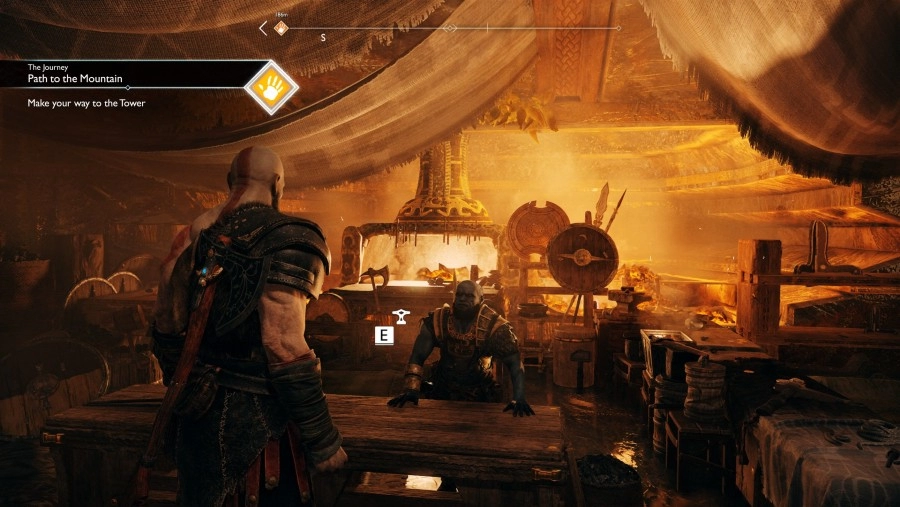Click the golden hand quest icon
This screenshot has width=900, height=507.
272,87
